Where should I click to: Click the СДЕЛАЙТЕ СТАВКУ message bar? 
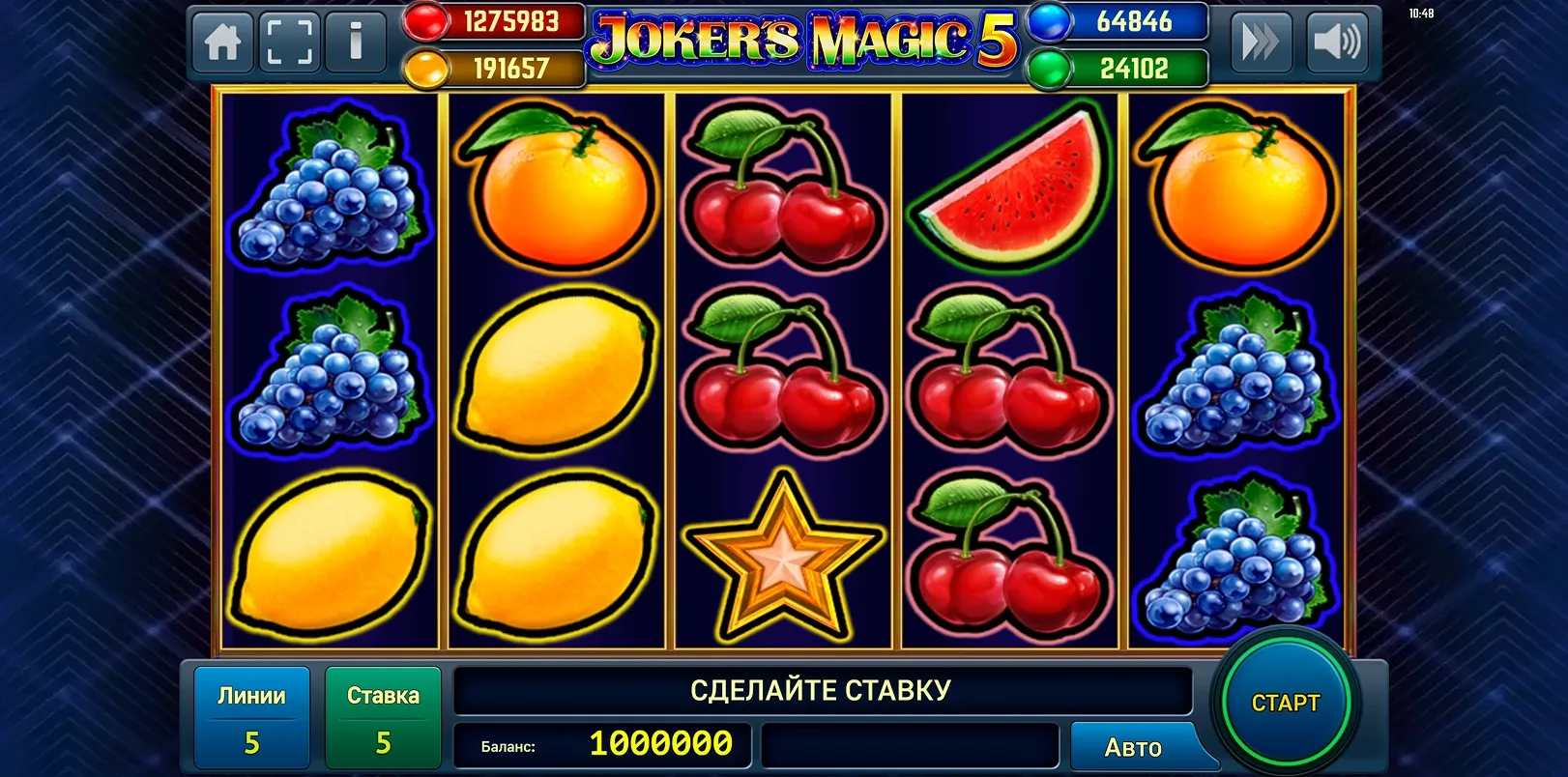point(822,690)
